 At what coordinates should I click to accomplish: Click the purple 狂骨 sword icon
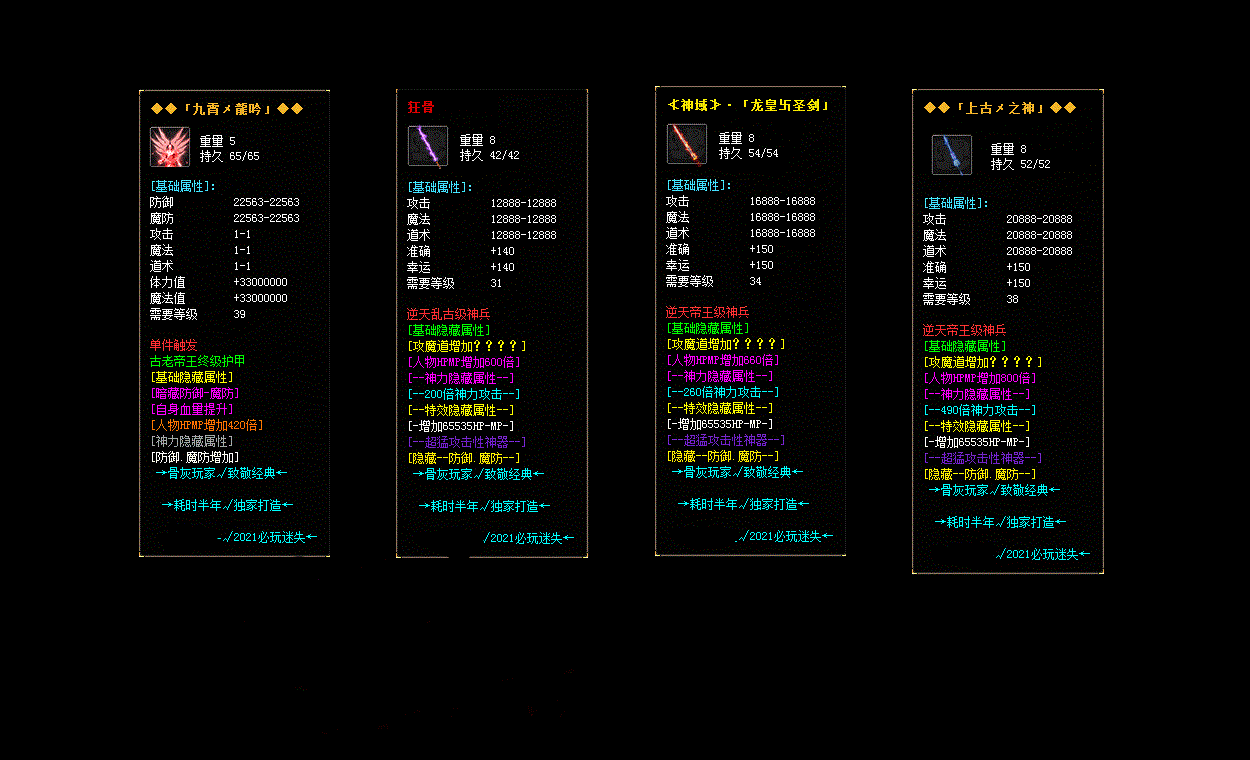[428, 146]
